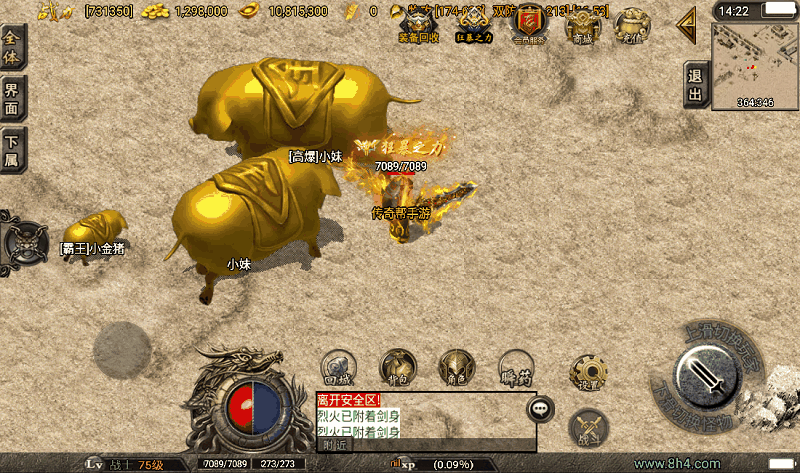The width and height of the screenshot is (800, 473).
Task: Use the 瞬药 instant potion button
Action: click(x=516, y=367)
